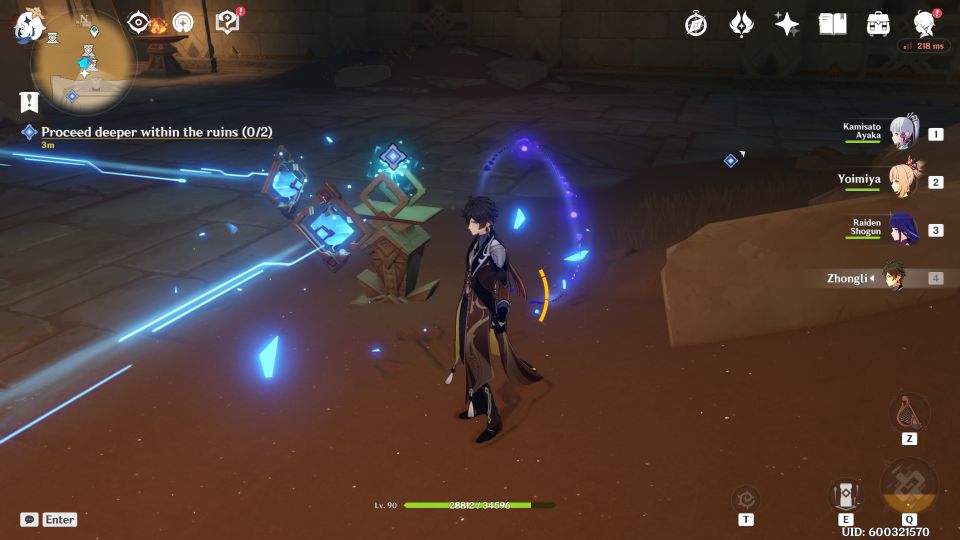Open the tutorial book icon with red alert
Viewport: 960px width, 540px height.
[x=228, y=22]
